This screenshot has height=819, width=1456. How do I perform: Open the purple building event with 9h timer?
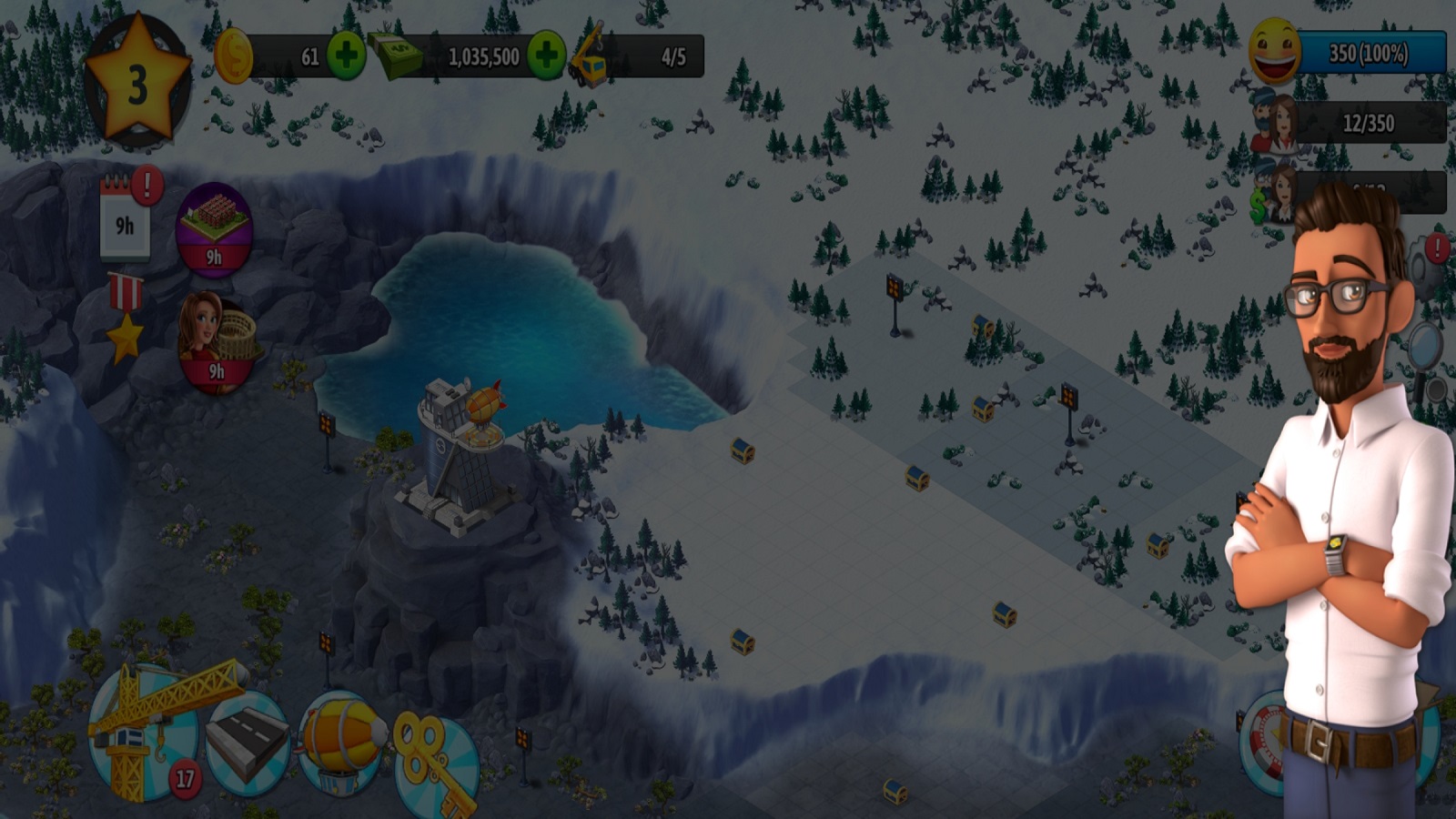[214, 227]
